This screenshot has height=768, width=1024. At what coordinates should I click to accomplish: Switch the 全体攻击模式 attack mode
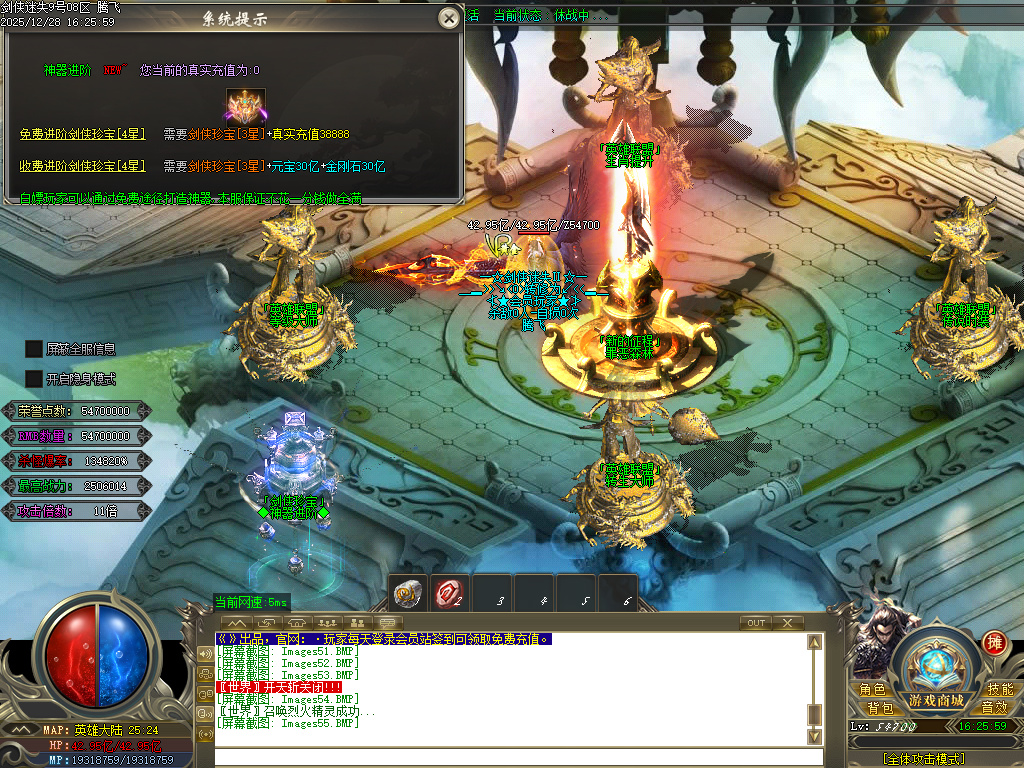pos(923,759)
